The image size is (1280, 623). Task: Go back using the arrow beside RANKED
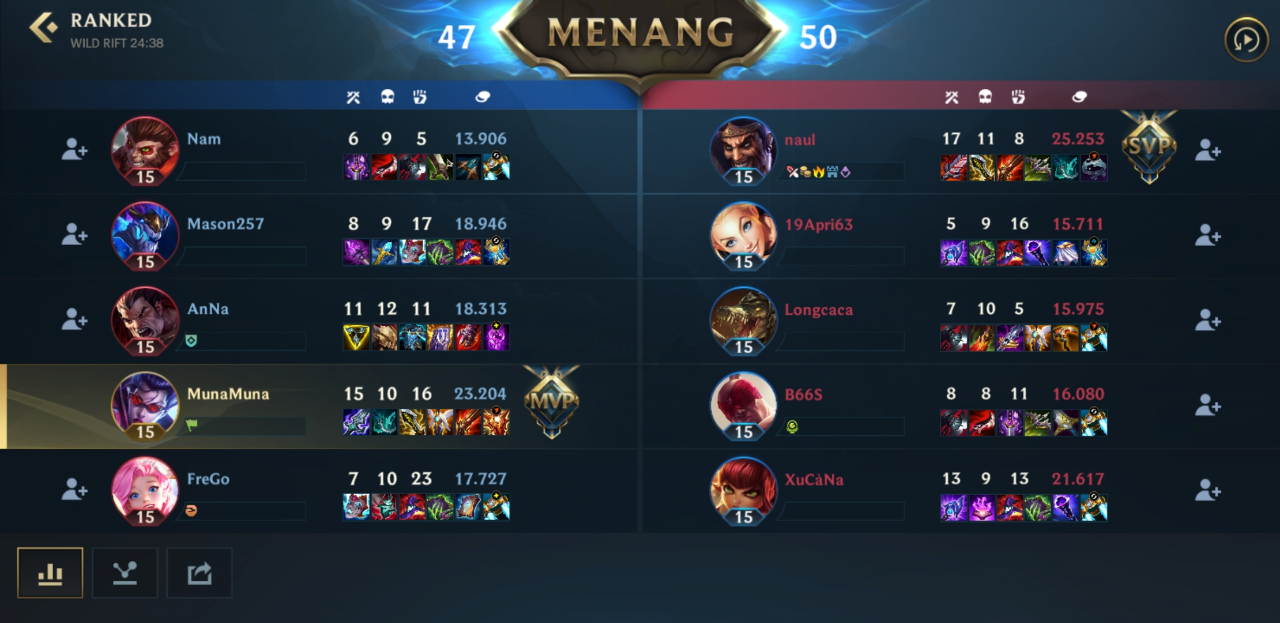43,28
